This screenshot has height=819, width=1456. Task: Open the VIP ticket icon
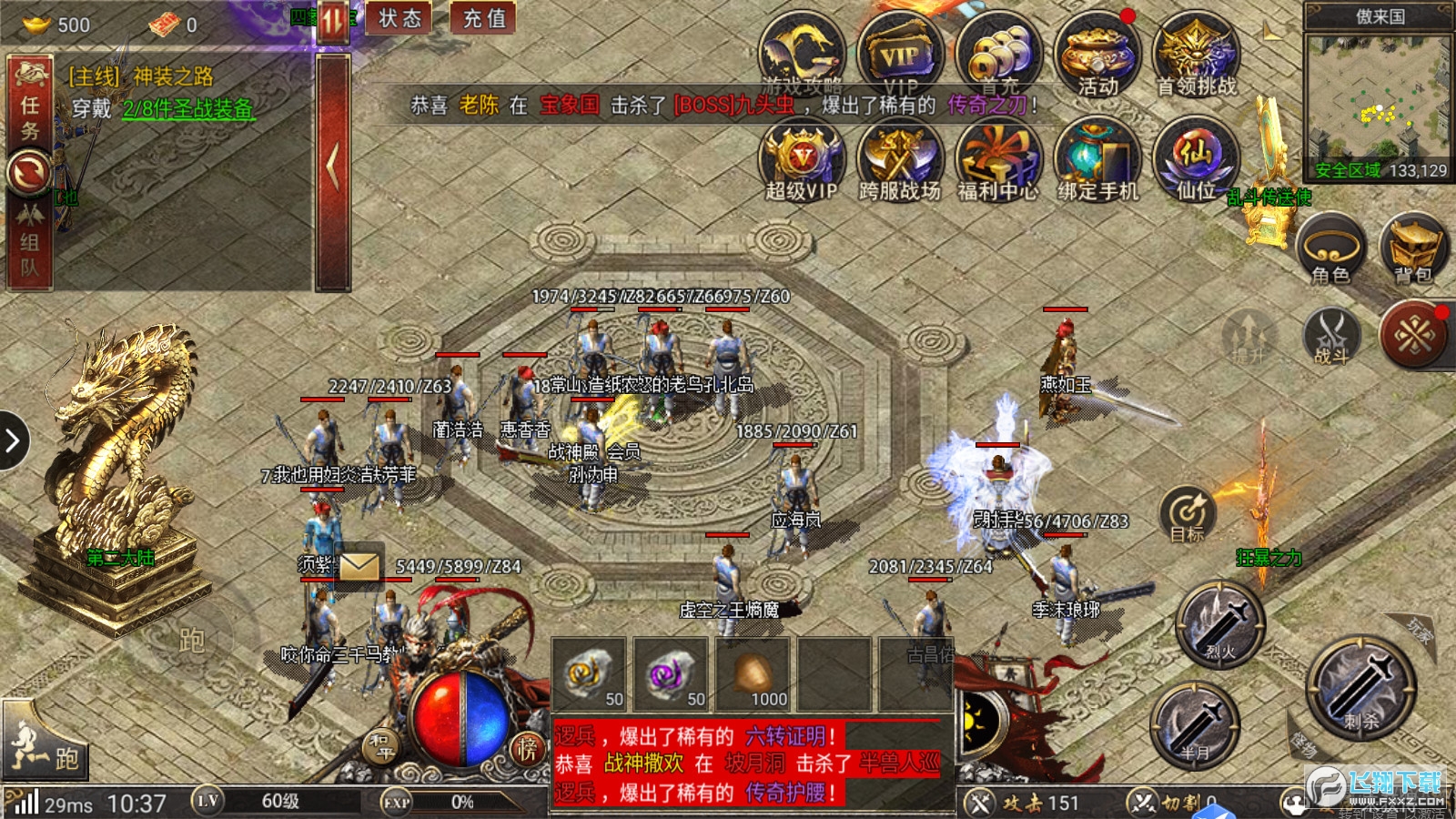pyautogui.click(x=900, y=55)
